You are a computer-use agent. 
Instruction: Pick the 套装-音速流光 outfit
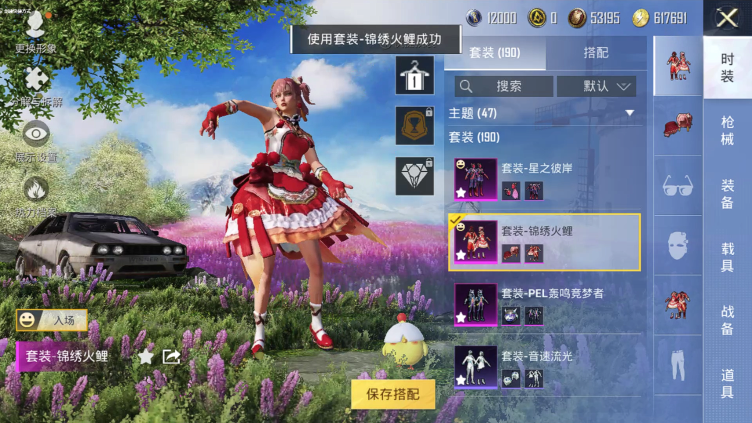(543, 366)
